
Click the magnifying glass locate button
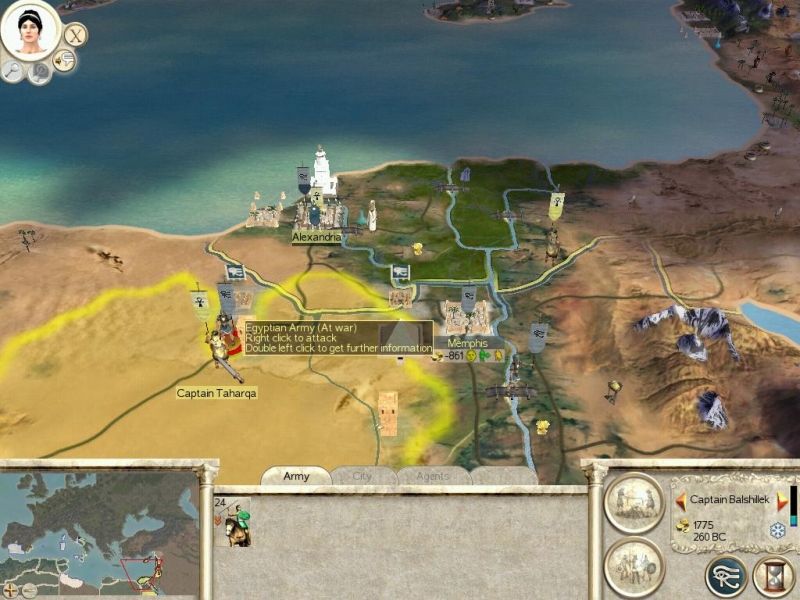14,70
